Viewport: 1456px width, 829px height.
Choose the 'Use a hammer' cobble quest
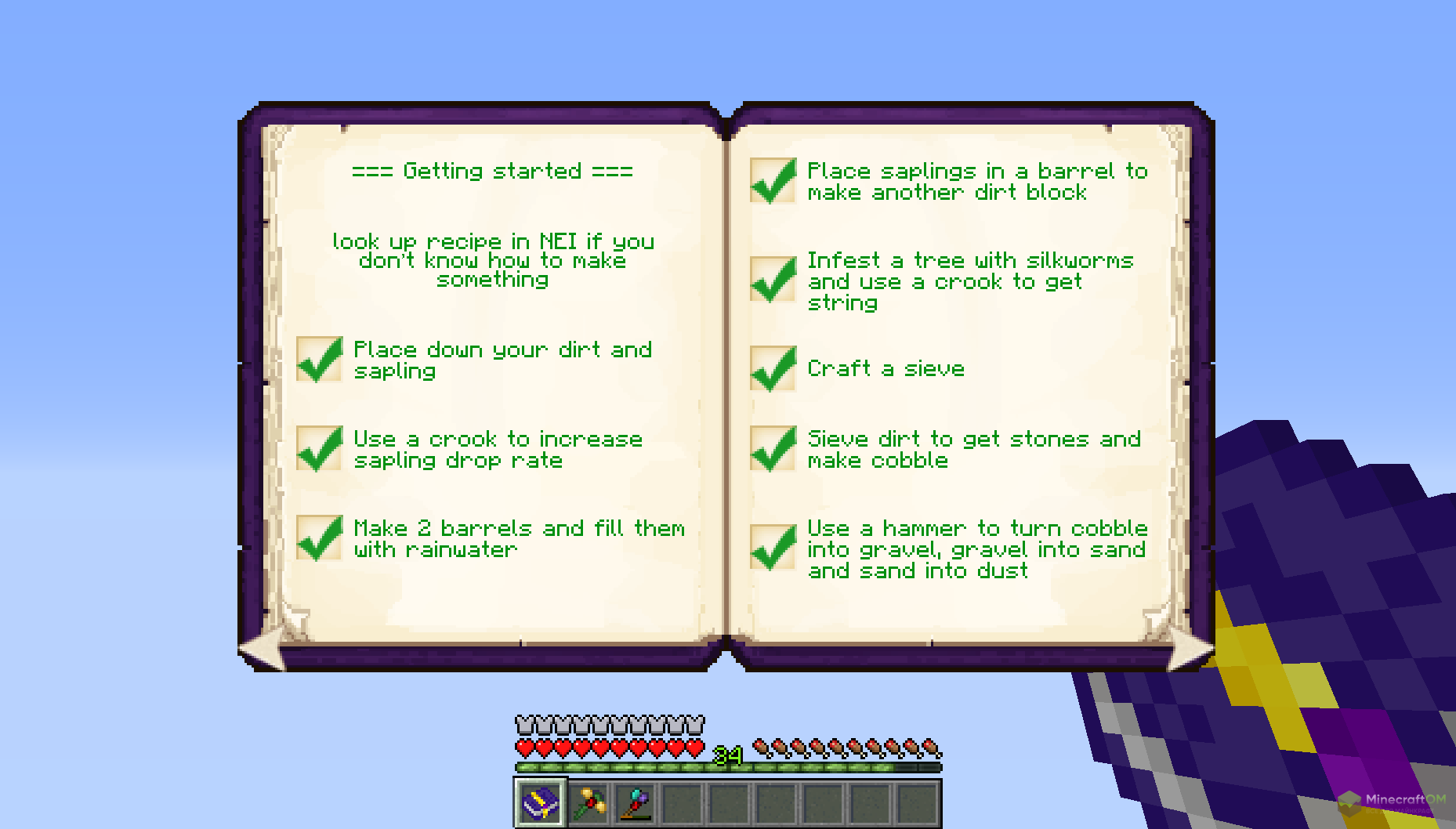click(x=976, y=549)
